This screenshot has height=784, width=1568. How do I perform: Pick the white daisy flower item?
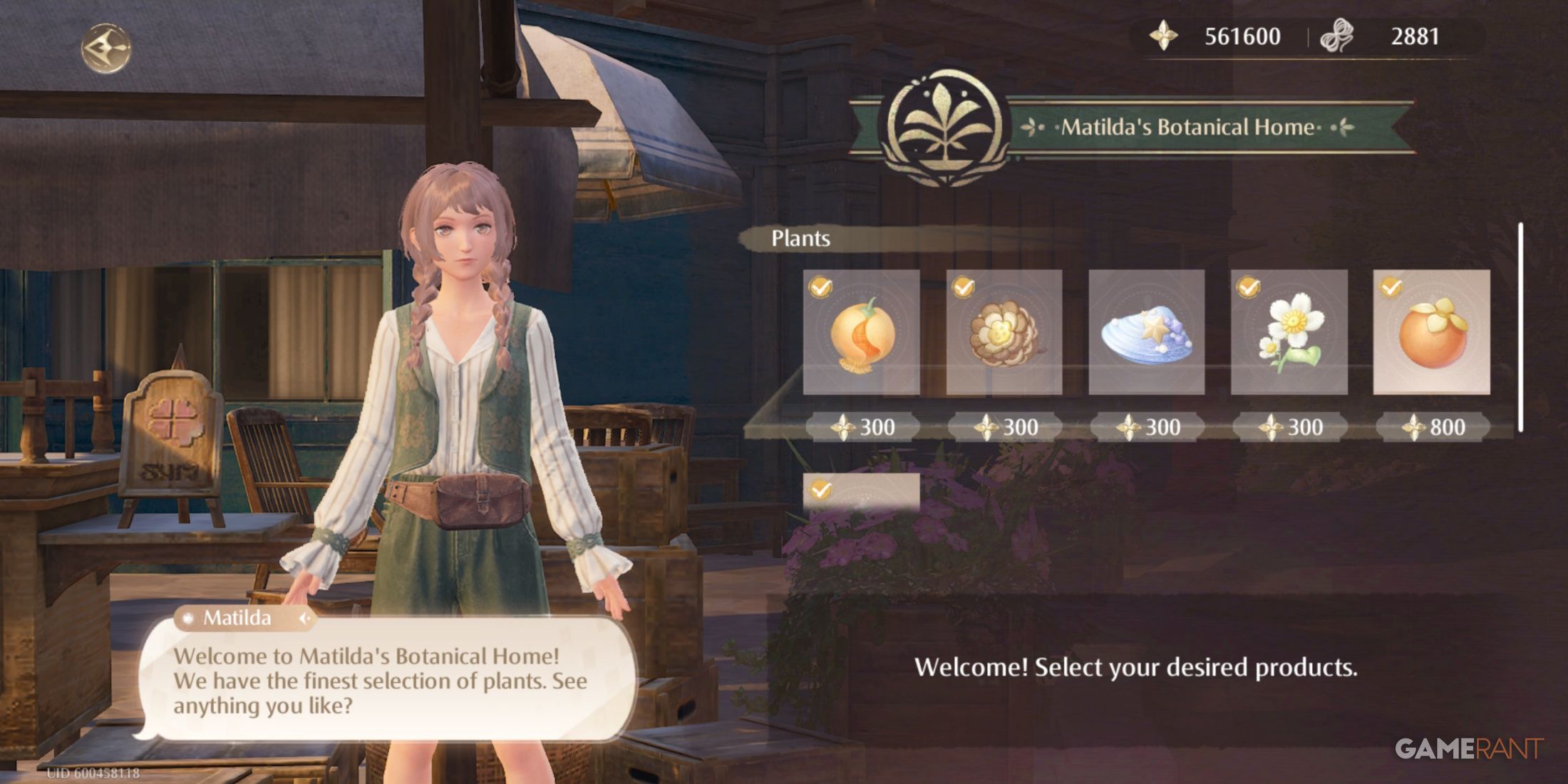coord(1289,332)
